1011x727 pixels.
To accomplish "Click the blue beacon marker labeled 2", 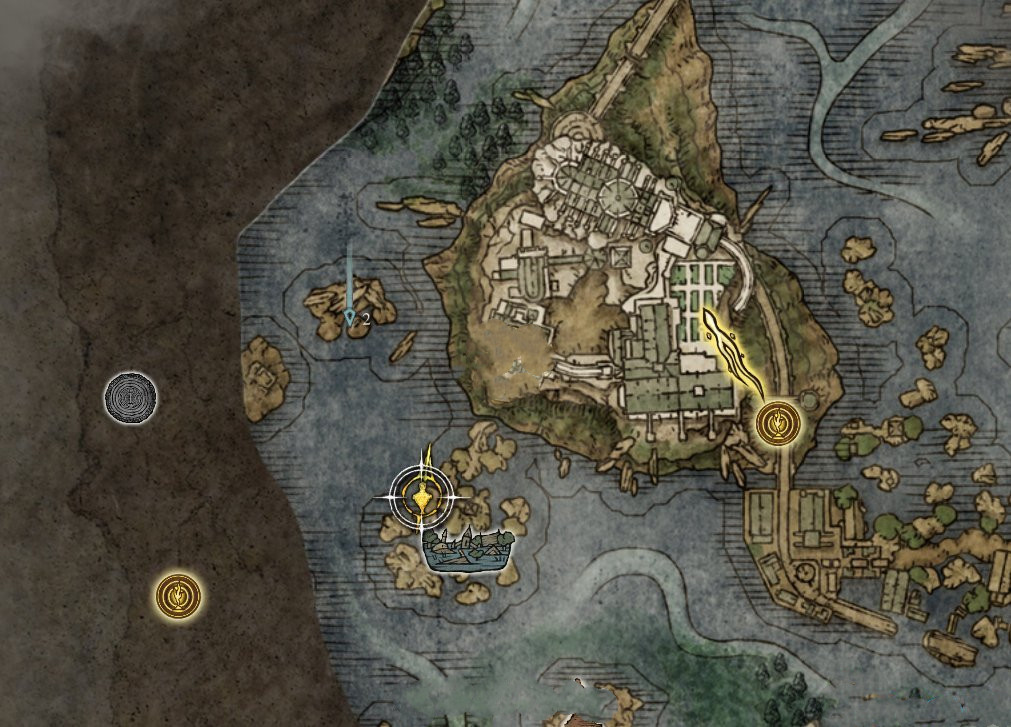I will [x=350, y=317].
